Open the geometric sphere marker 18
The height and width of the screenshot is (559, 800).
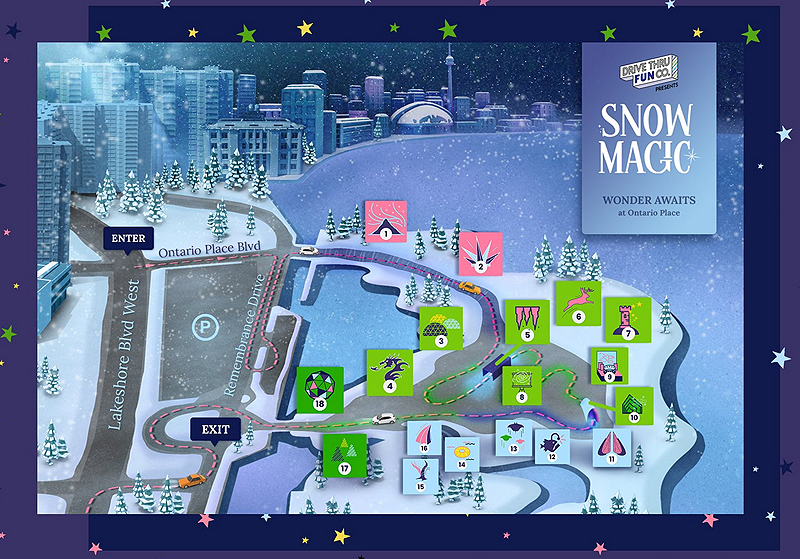320,390
